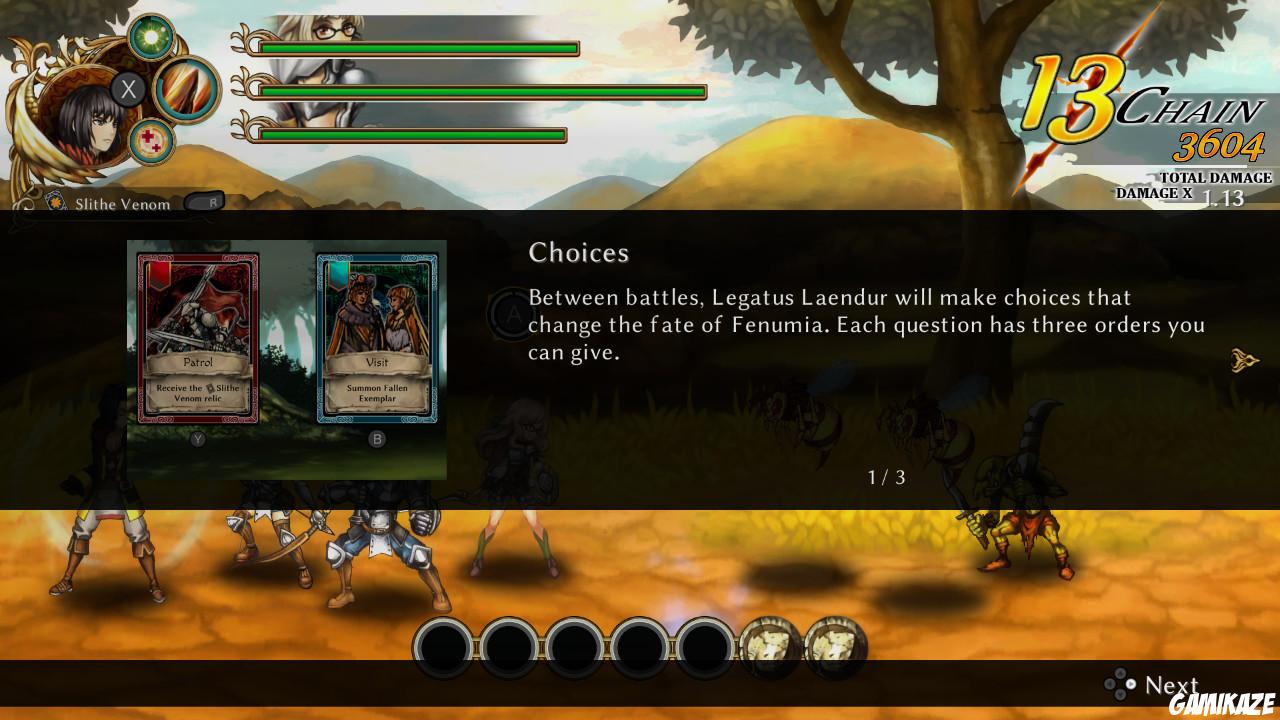Expand the 13 Chain counter display

[x=1145, y=92]
